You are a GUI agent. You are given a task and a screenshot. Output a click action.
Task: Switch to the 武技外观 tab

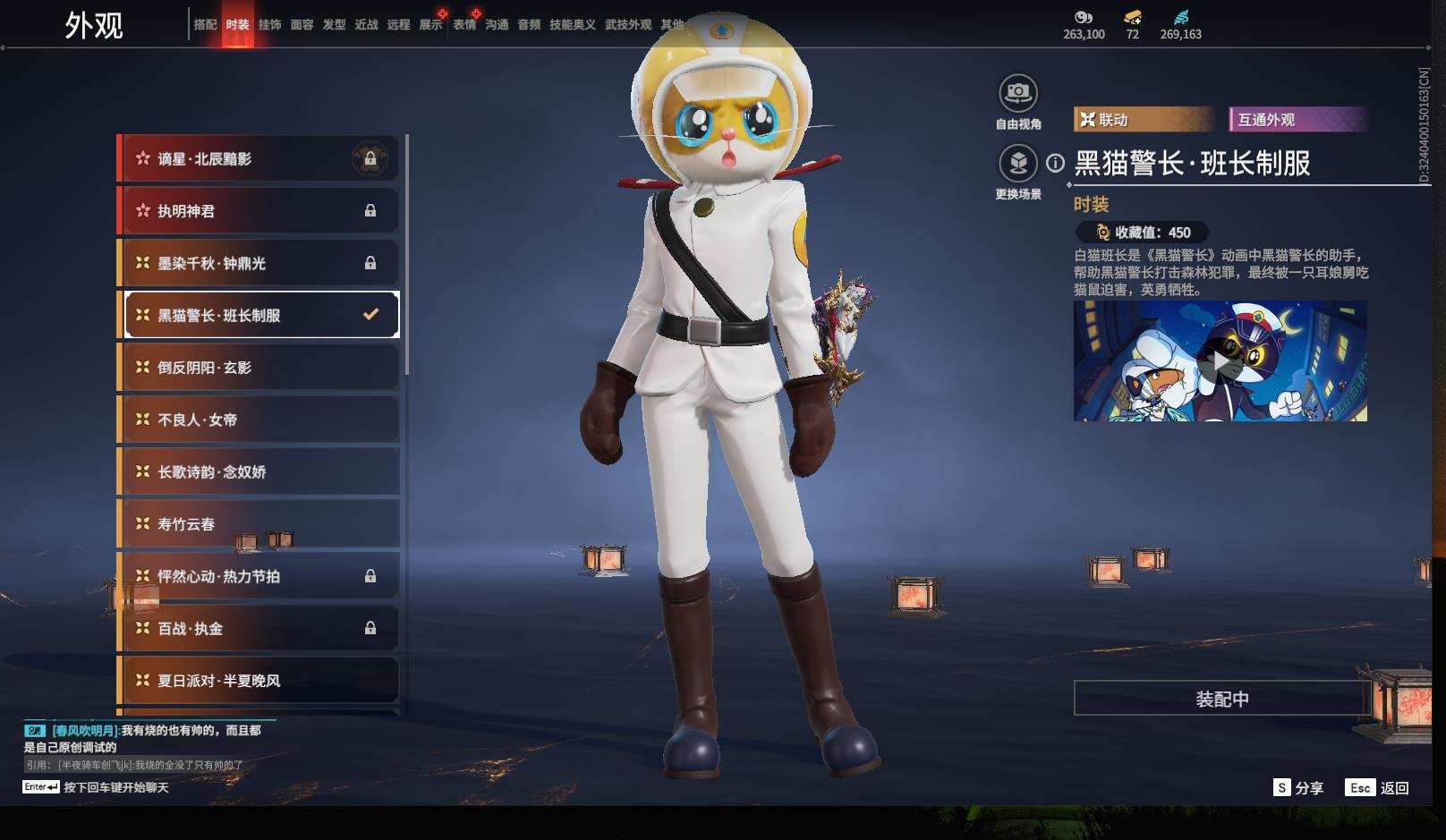point(628,25)
